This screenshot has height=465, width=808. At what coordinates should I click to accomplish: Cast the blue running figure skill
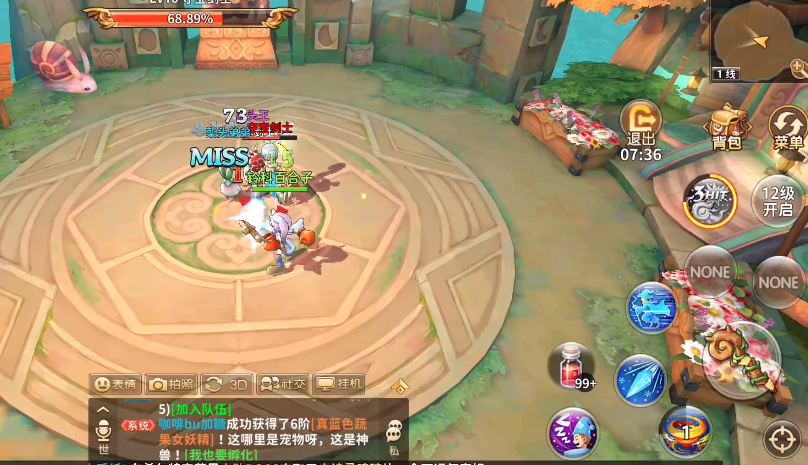click(x=651, y=308)
